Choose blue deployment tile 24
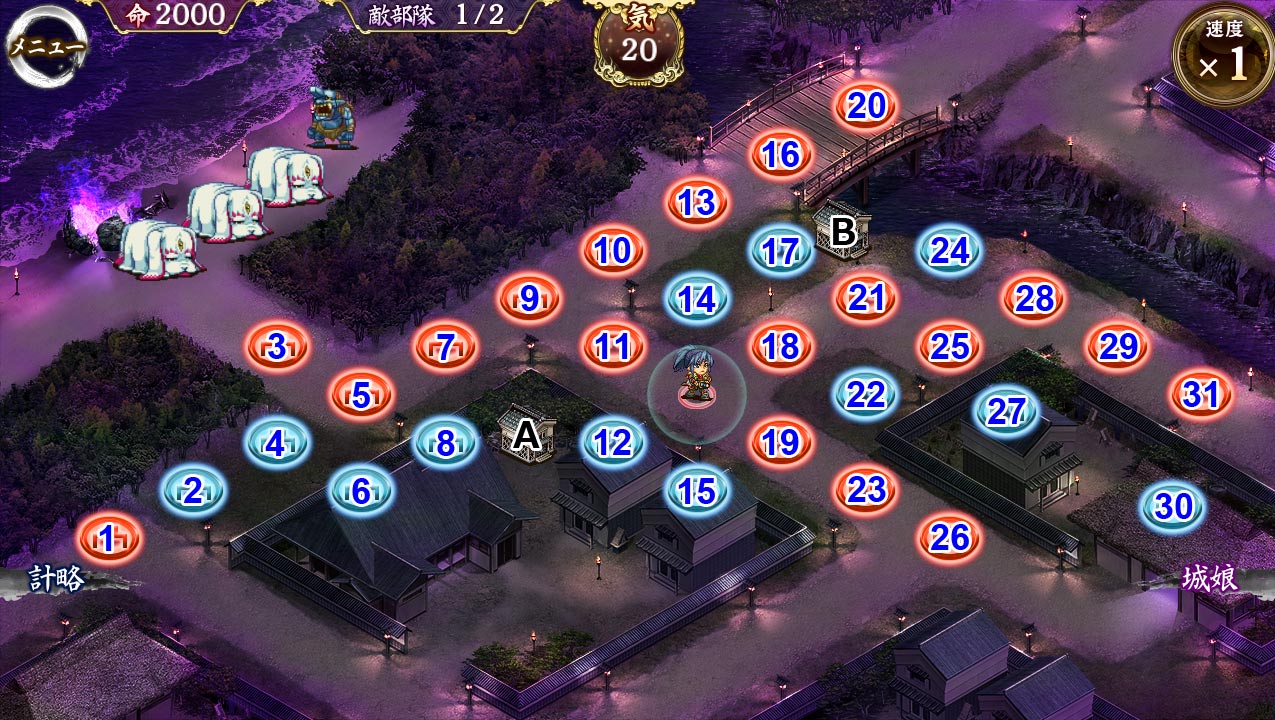Screen dimensions: 1275x720 (x=949, y=251)
